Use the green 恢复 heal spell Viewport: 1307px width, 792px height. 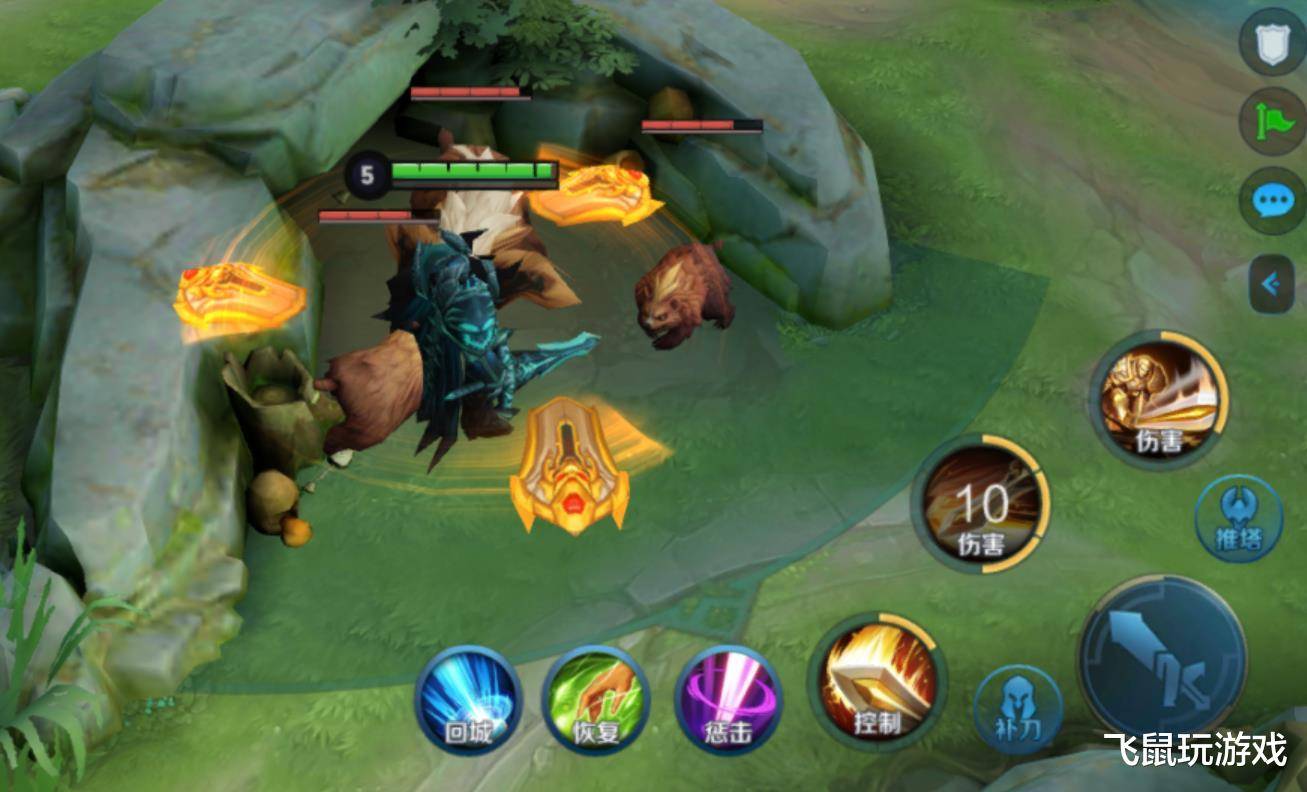pyautogui.click(x=596, y=700)
